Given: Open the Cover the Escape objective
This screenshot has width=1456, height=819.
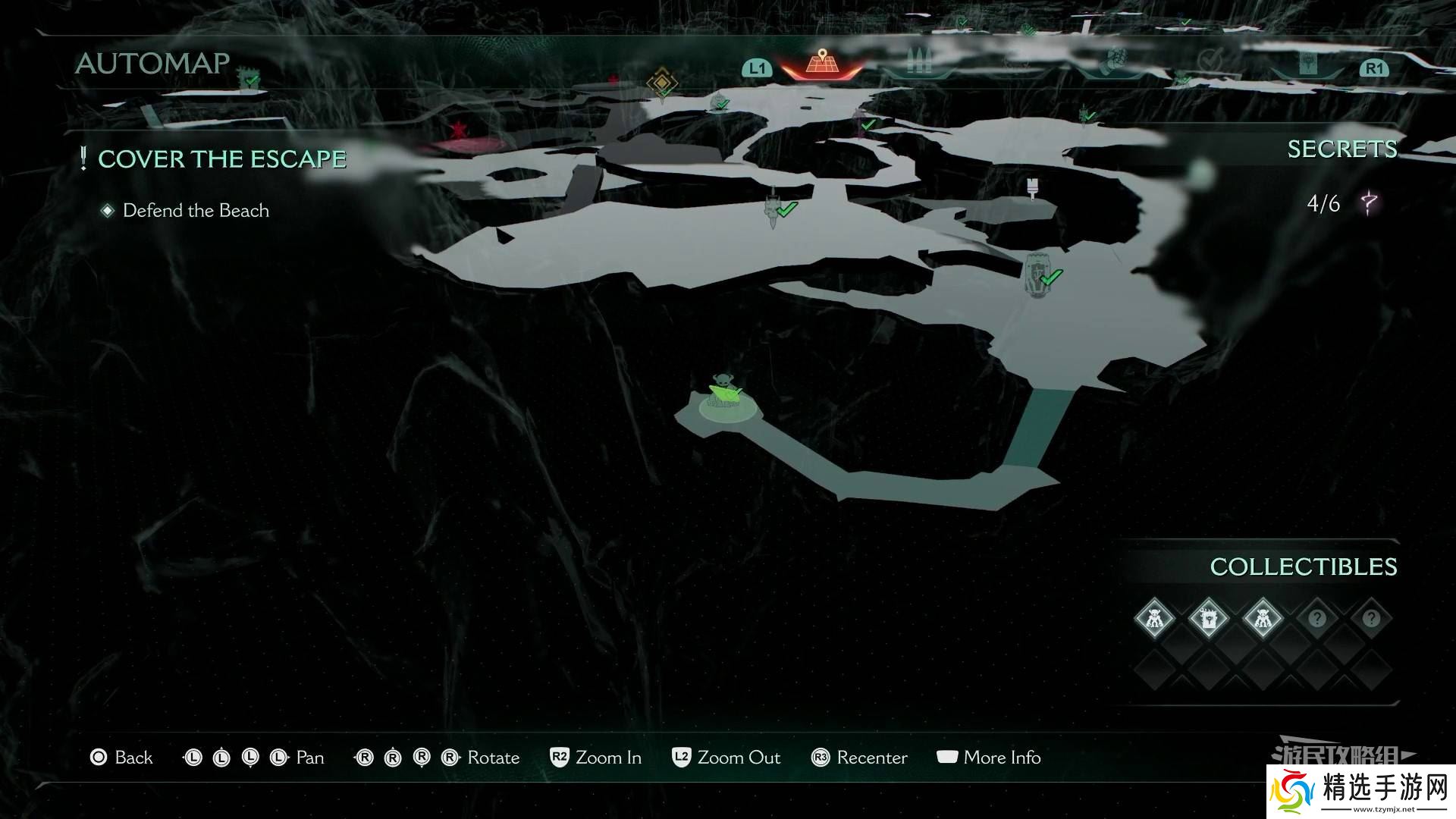Looking at the screenshot, I should tap(221, 159).
